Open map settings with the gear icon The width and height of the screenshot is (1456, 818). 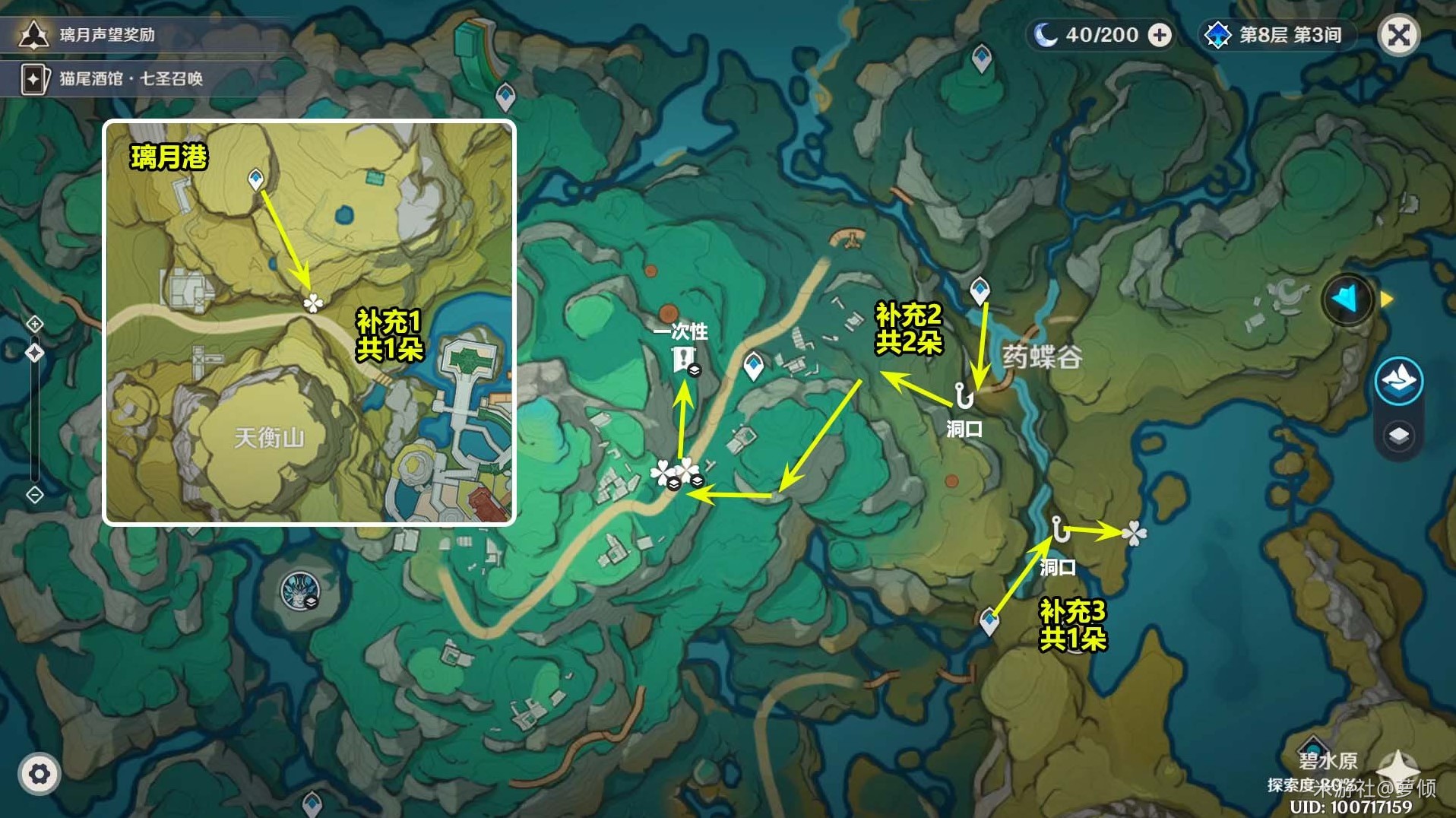(x=40, y=774)
